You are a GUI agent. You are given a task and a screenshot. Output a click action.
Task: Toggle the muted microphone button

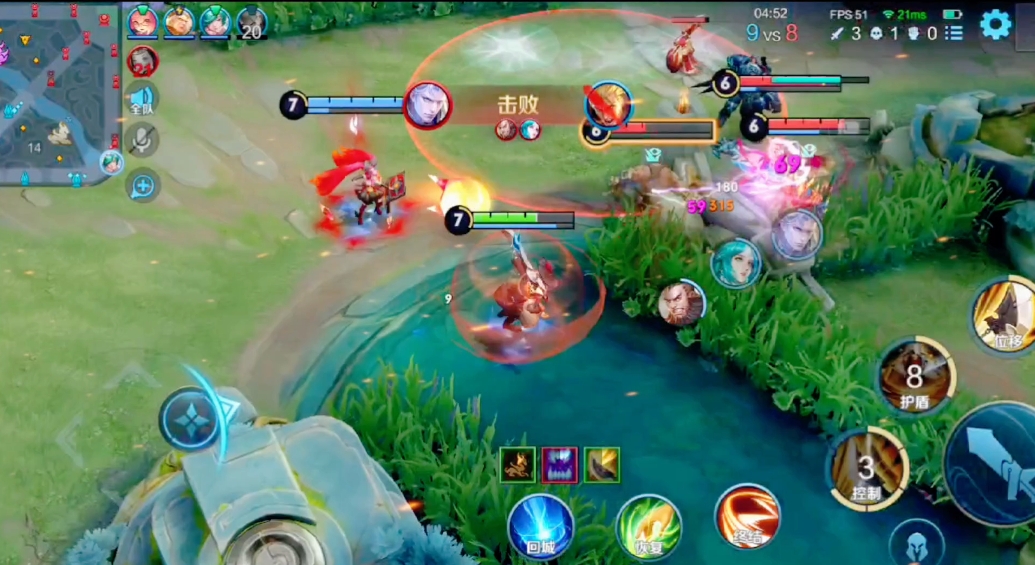pos(142,140)
